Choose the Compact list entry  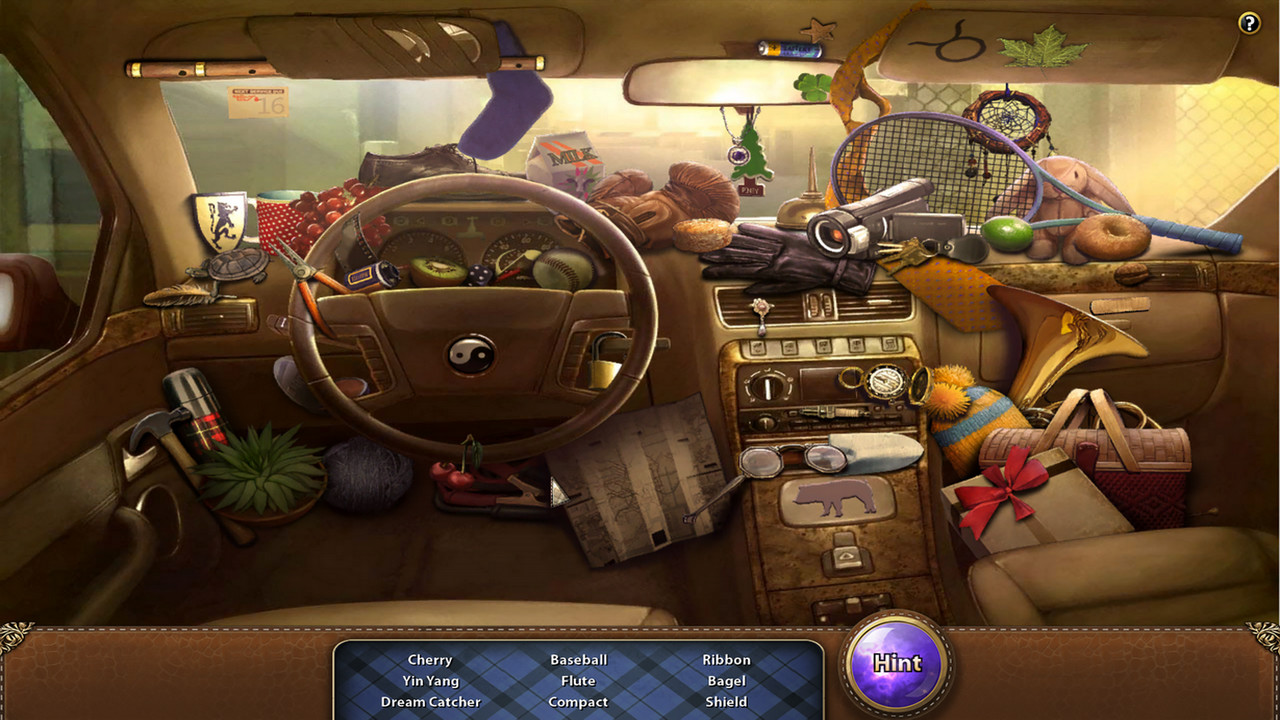pyautogui.click(x=578, y=702)
